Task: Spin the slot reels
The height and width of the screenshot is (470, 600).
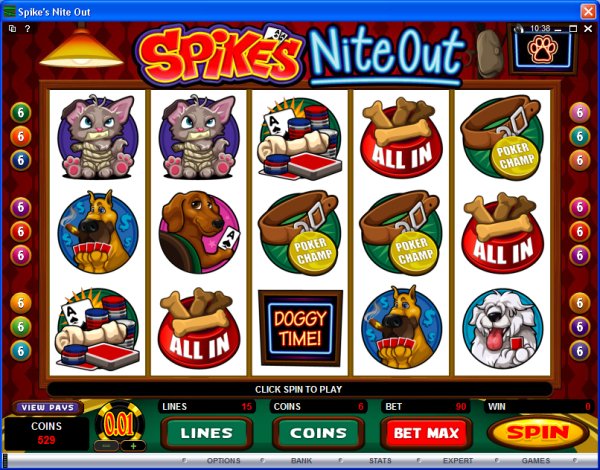Action: [539, 433]
